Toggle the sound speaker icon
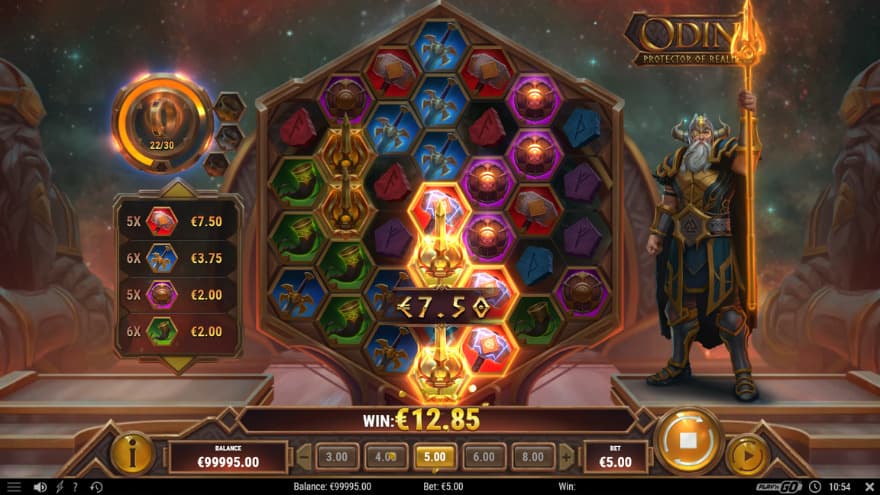Image resolution: width=880 pixels, height=495 pixels. coord(40,487)
